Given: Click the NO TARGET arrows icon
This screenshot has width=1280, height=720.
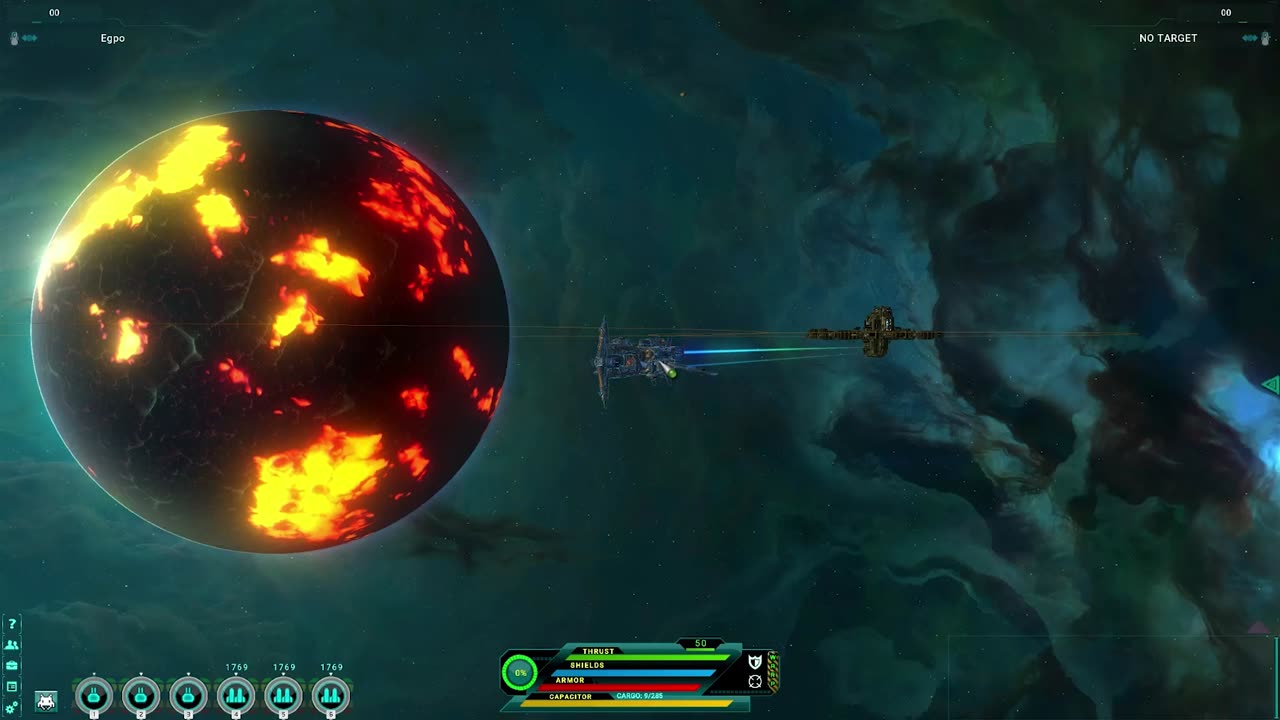Looking at the screenshot, I should (x=1250, y=38).
